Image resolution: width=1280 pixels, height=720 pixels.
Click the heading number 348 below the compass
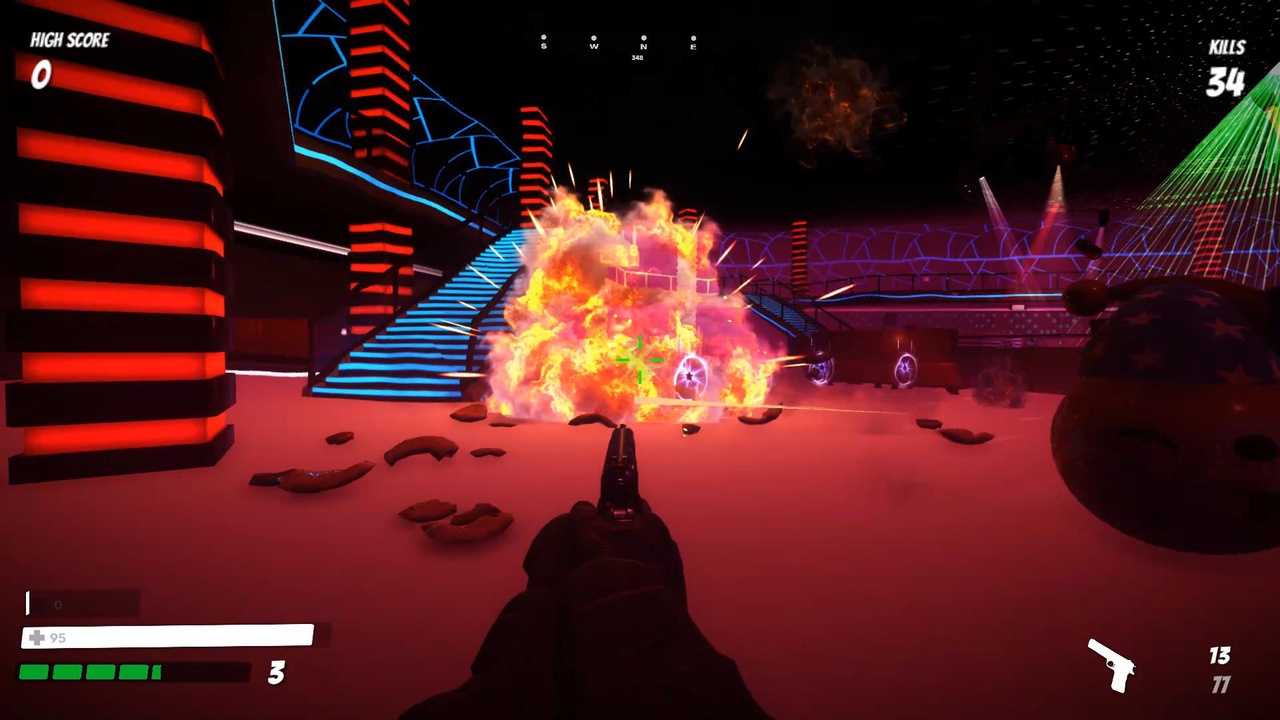click(x=637, y=57)
